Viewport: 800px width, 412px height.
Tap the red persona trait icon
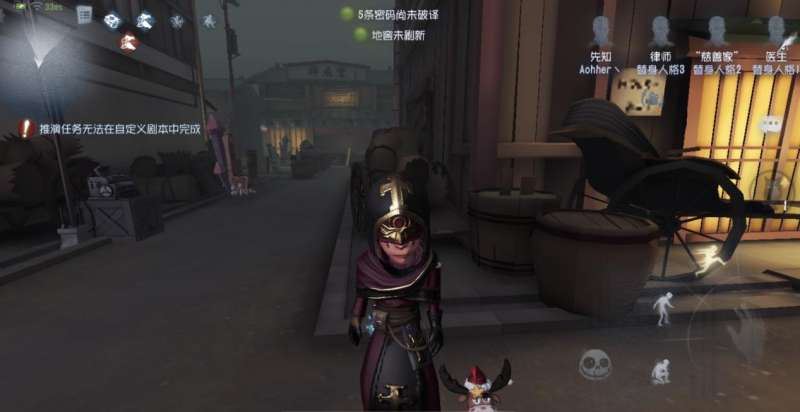(127, 42)
